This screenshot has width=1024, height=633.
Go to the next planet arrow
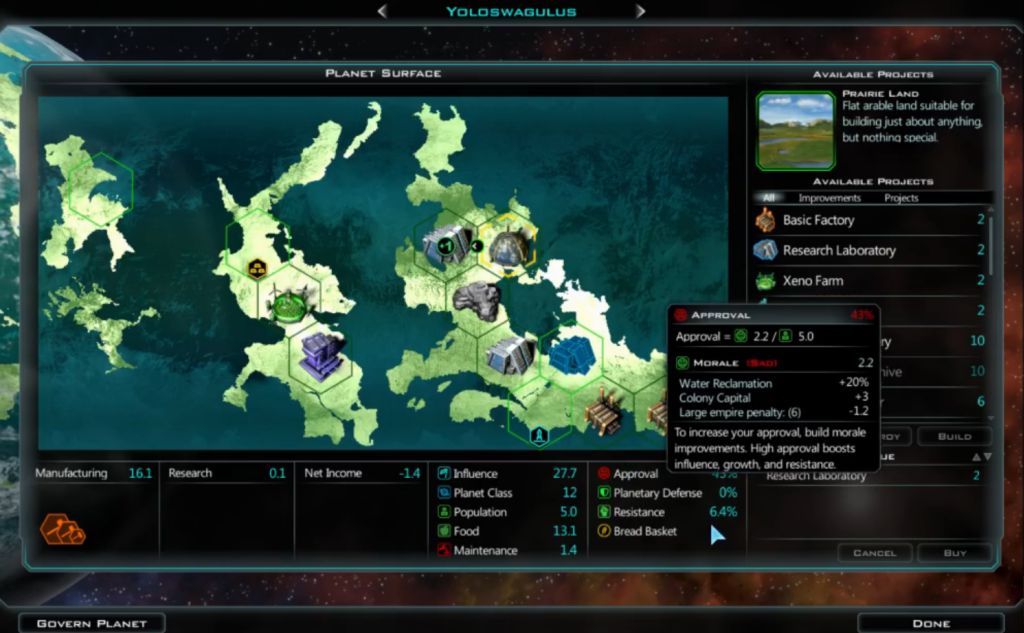pyautogui.click(x=641, y=11)
